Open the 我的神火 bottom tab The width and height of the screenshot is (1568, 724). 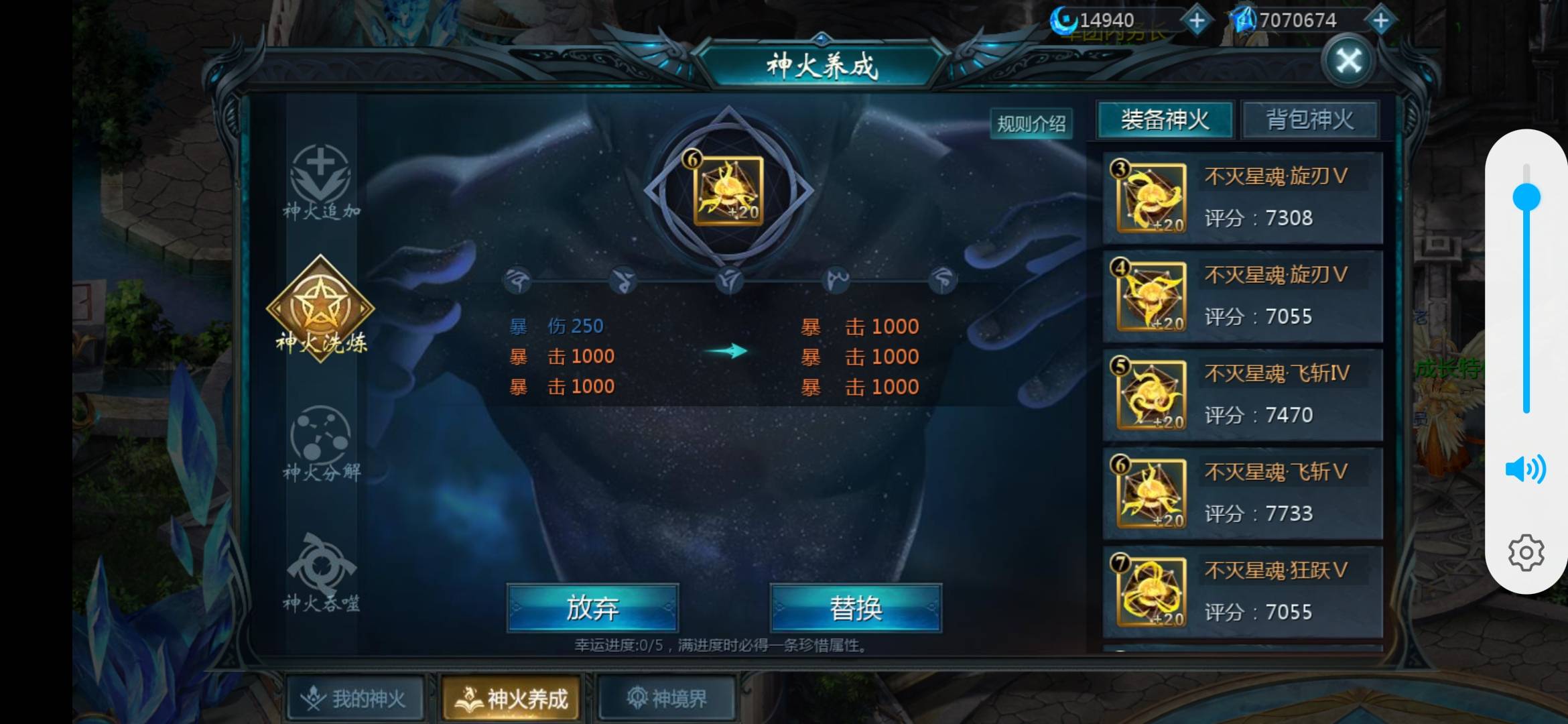tap(355, 697)
